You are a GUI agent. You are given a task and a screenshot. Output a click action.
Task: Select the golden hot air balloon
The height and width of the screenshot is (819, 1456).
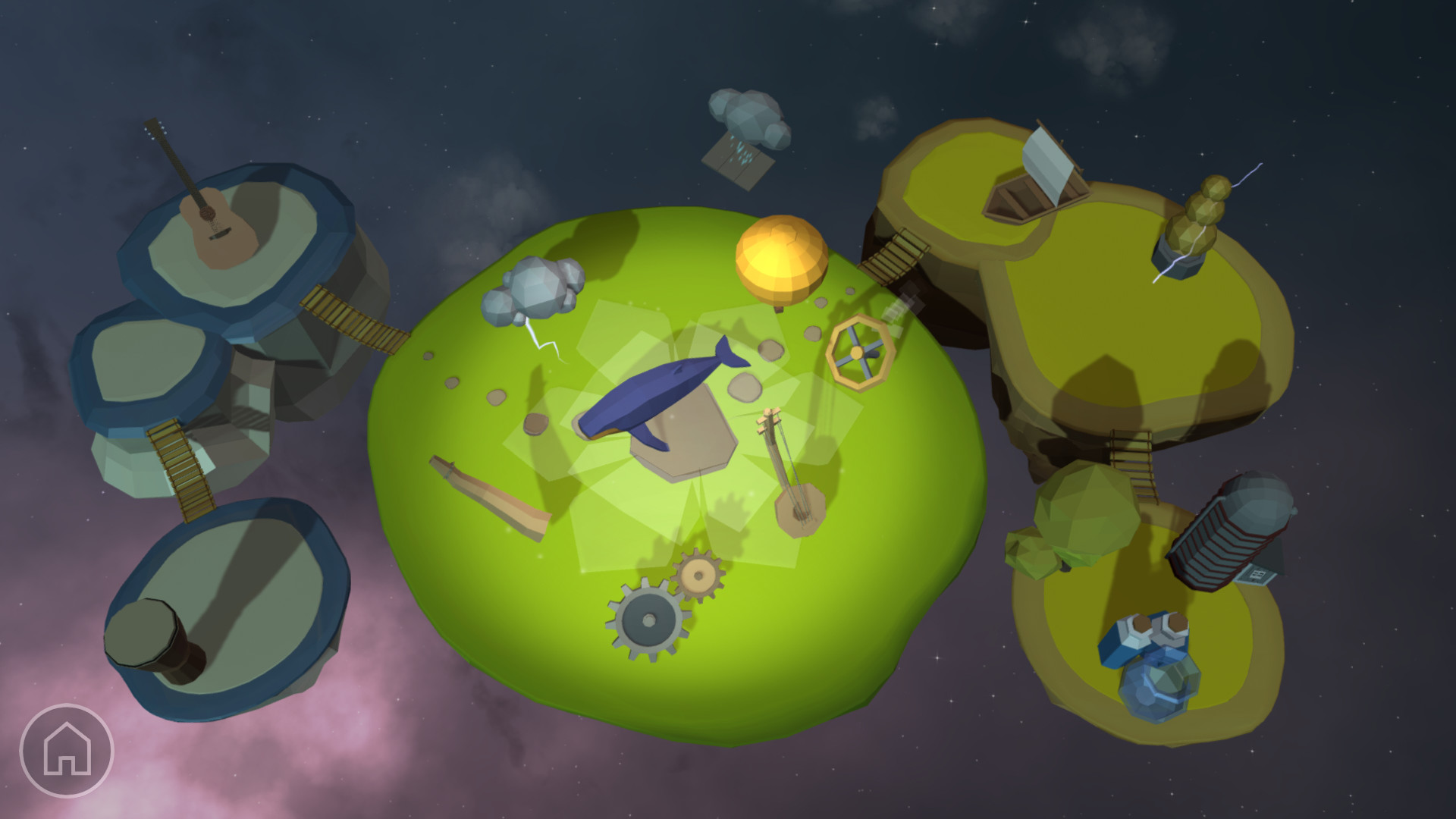(780, 258)
